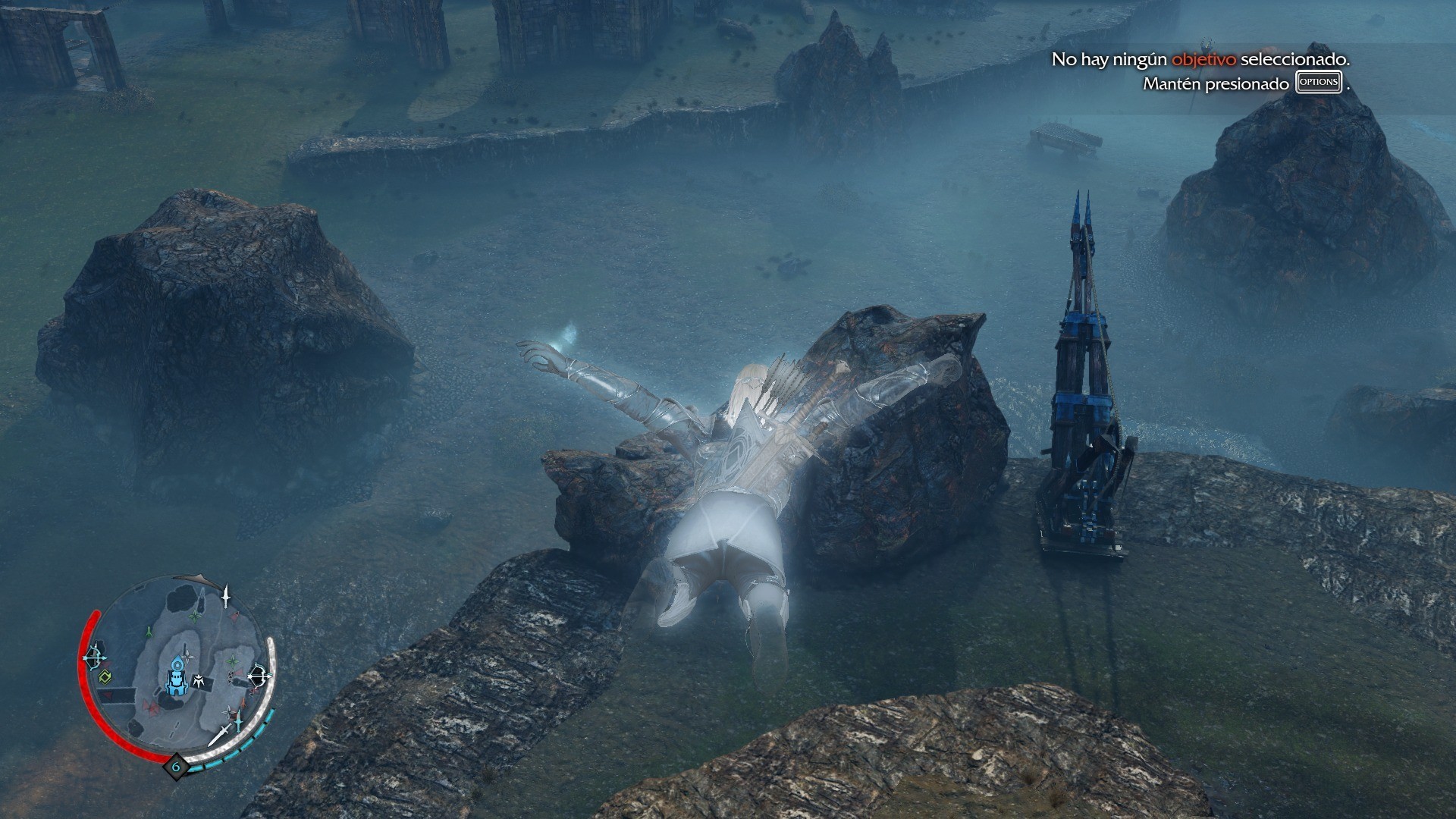1456x819 pixels.
Task: Select the white dagger marker atop the minimap
Action: 226,595
